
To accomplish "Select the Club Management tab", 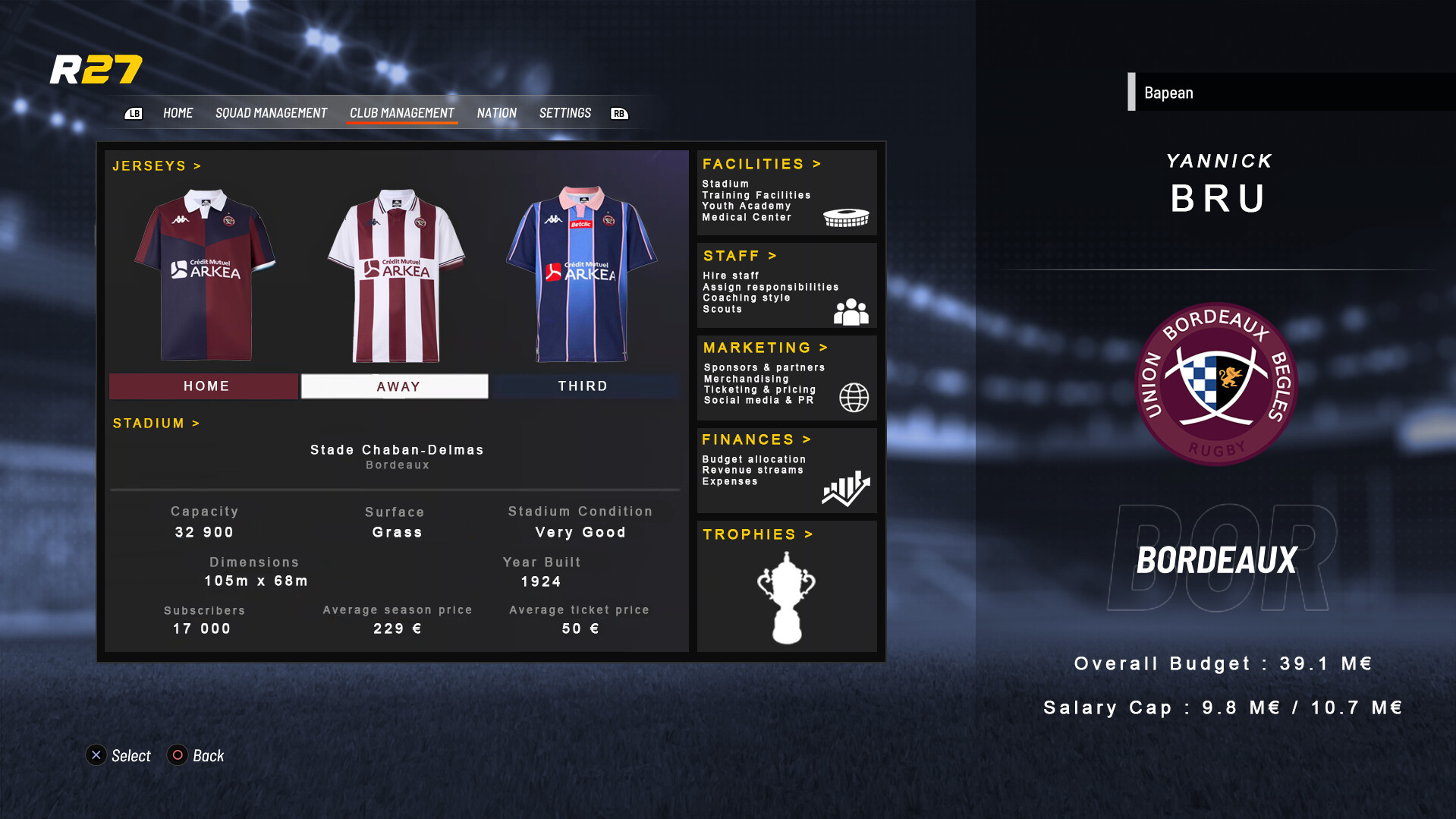I will pos(401,113).
